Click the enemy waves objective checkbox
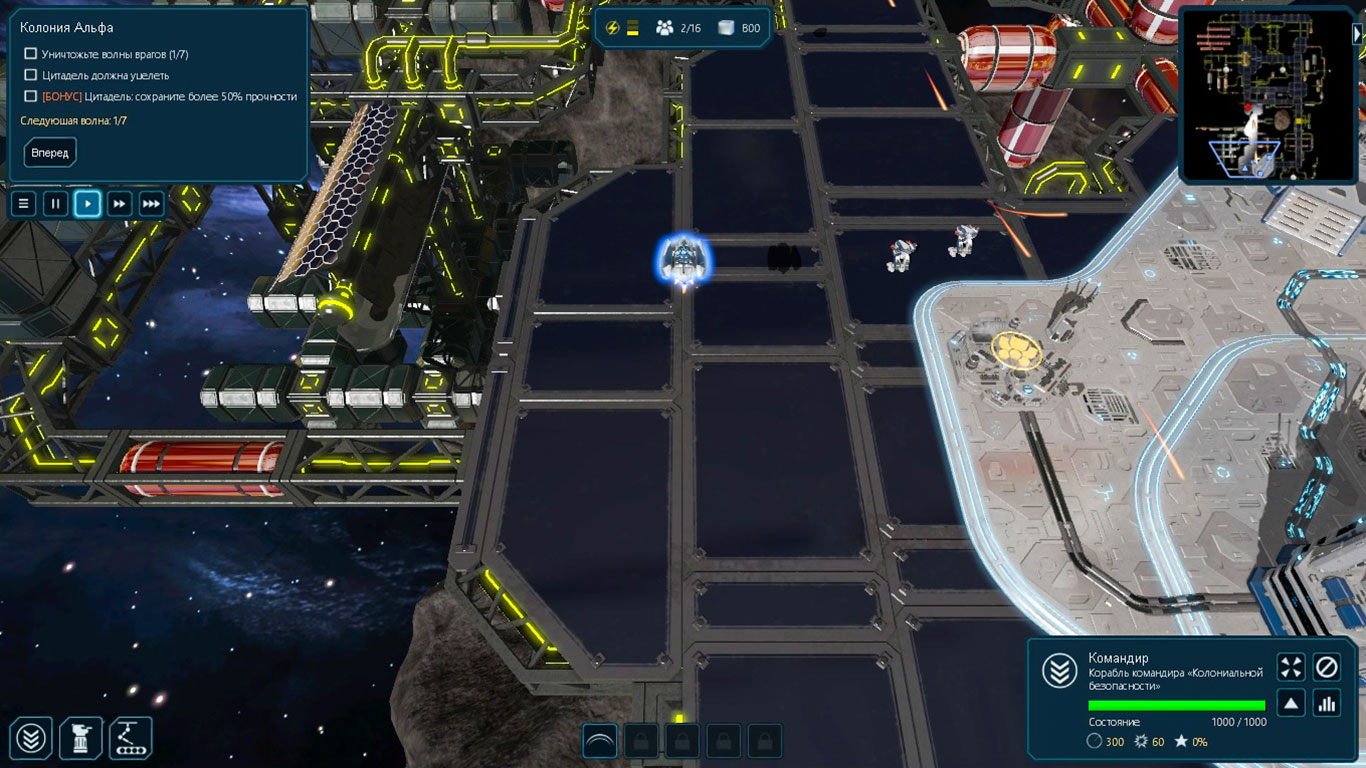Viewport: 1366px width, 768px height. [31, 54]
